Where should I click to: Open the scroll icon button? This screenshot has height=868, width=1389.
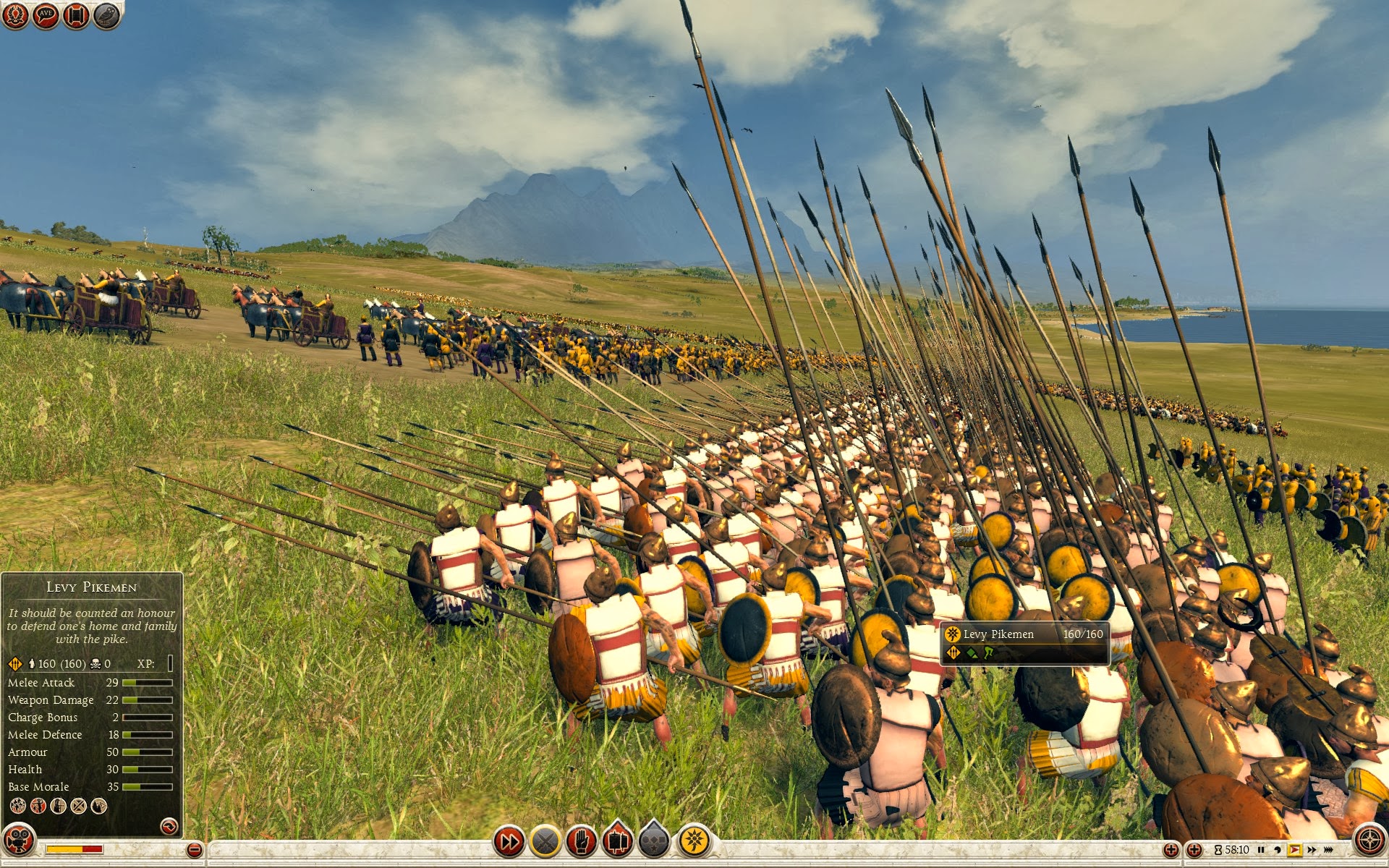pos(76,15)
